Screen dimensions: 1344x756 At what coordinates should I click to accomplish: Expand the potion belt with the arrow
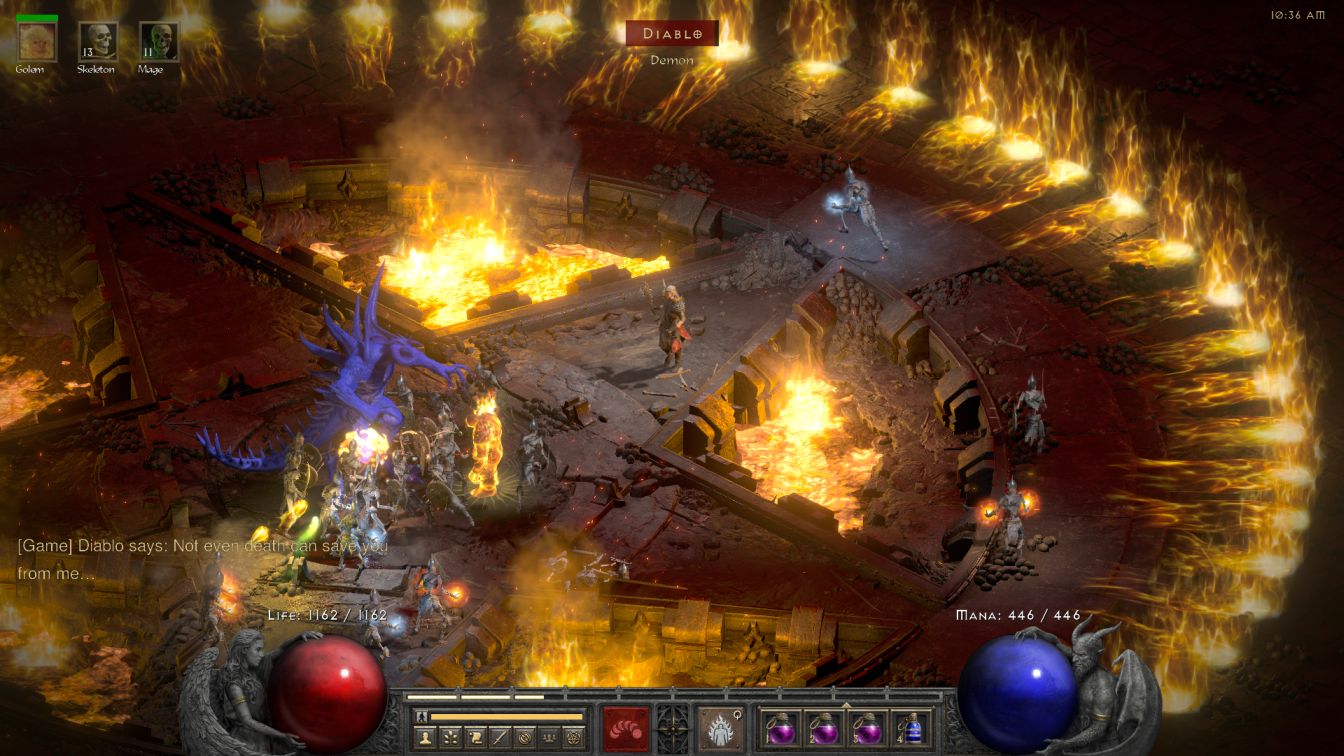845,704
